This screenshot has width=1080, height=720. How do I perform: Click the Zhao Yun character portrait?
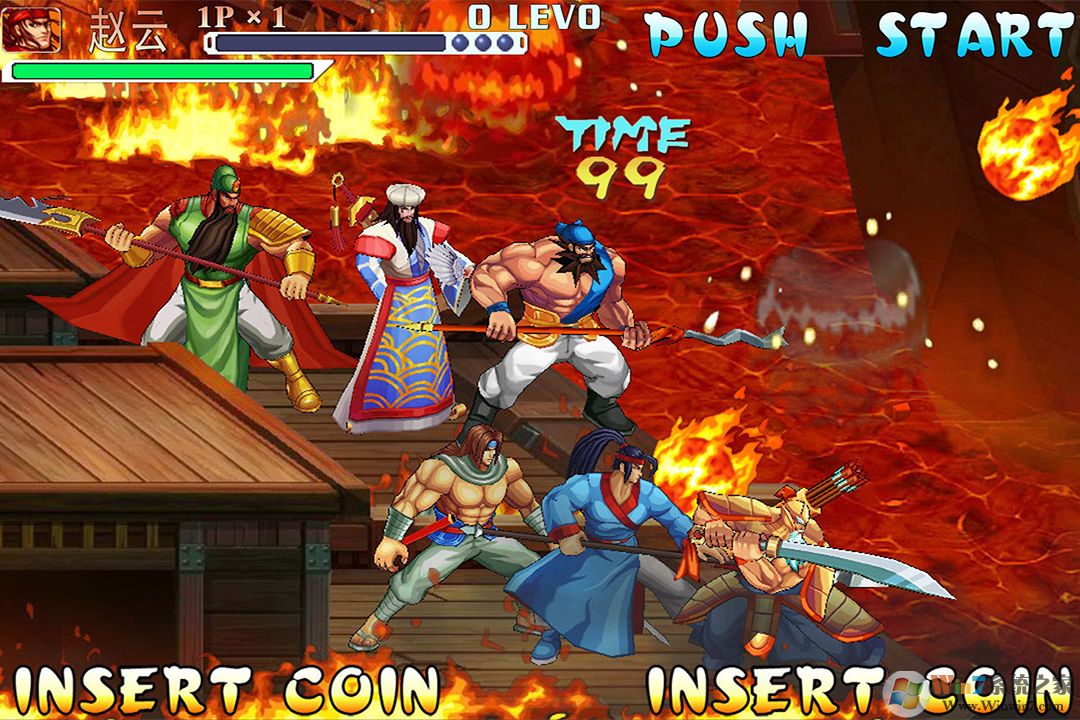(31, 29)
